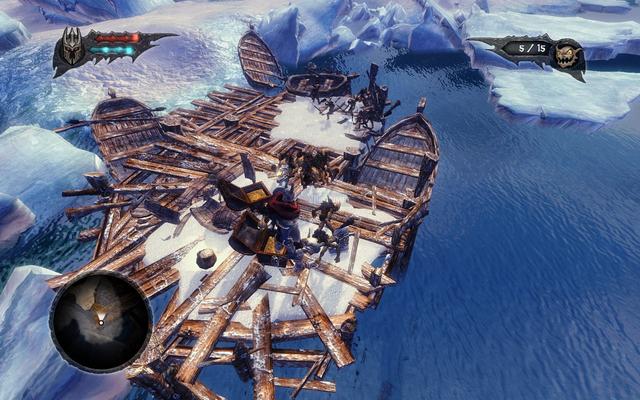Click the circular minimap
Viewport: 640px width, 400px height.
point(101,322)
